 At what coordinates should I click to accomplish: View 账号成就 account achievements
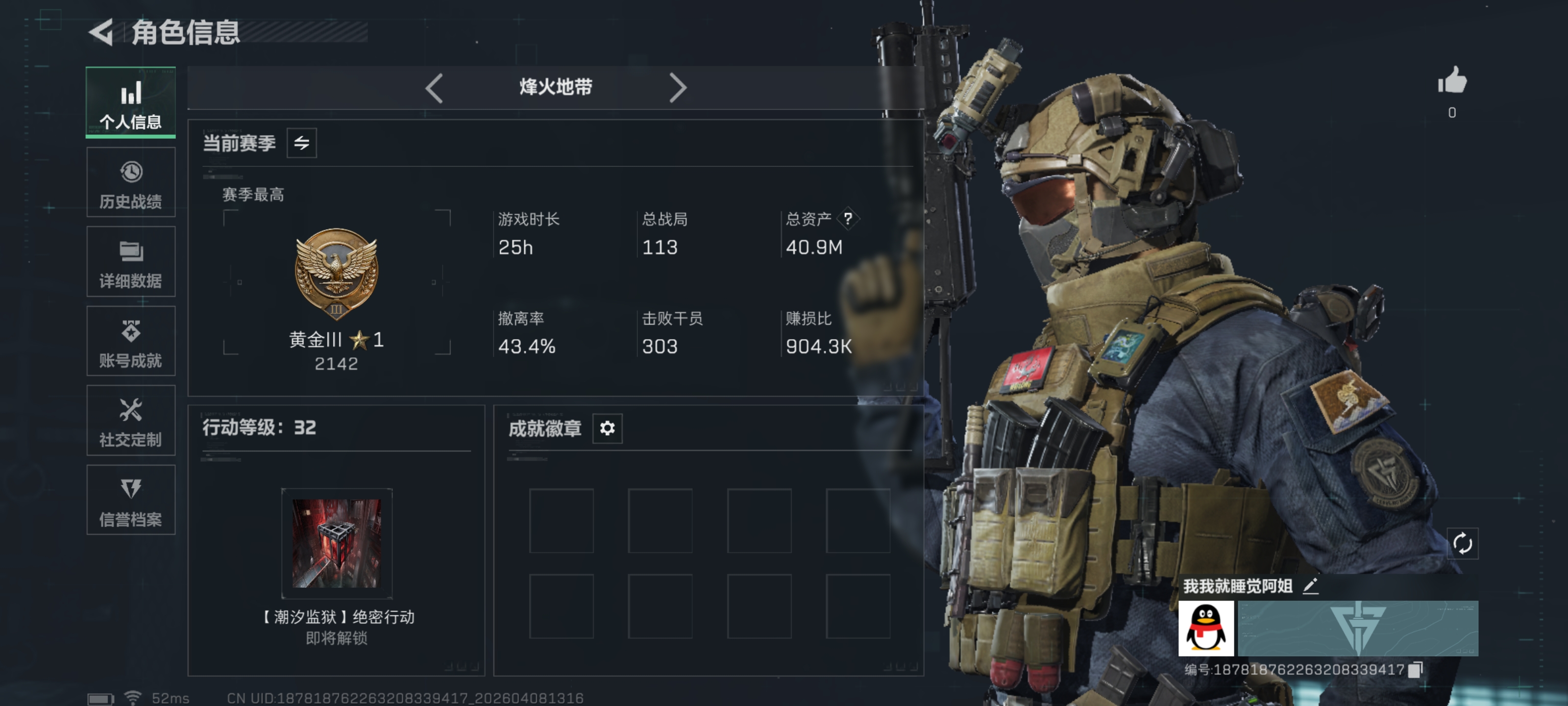[130, 341]
